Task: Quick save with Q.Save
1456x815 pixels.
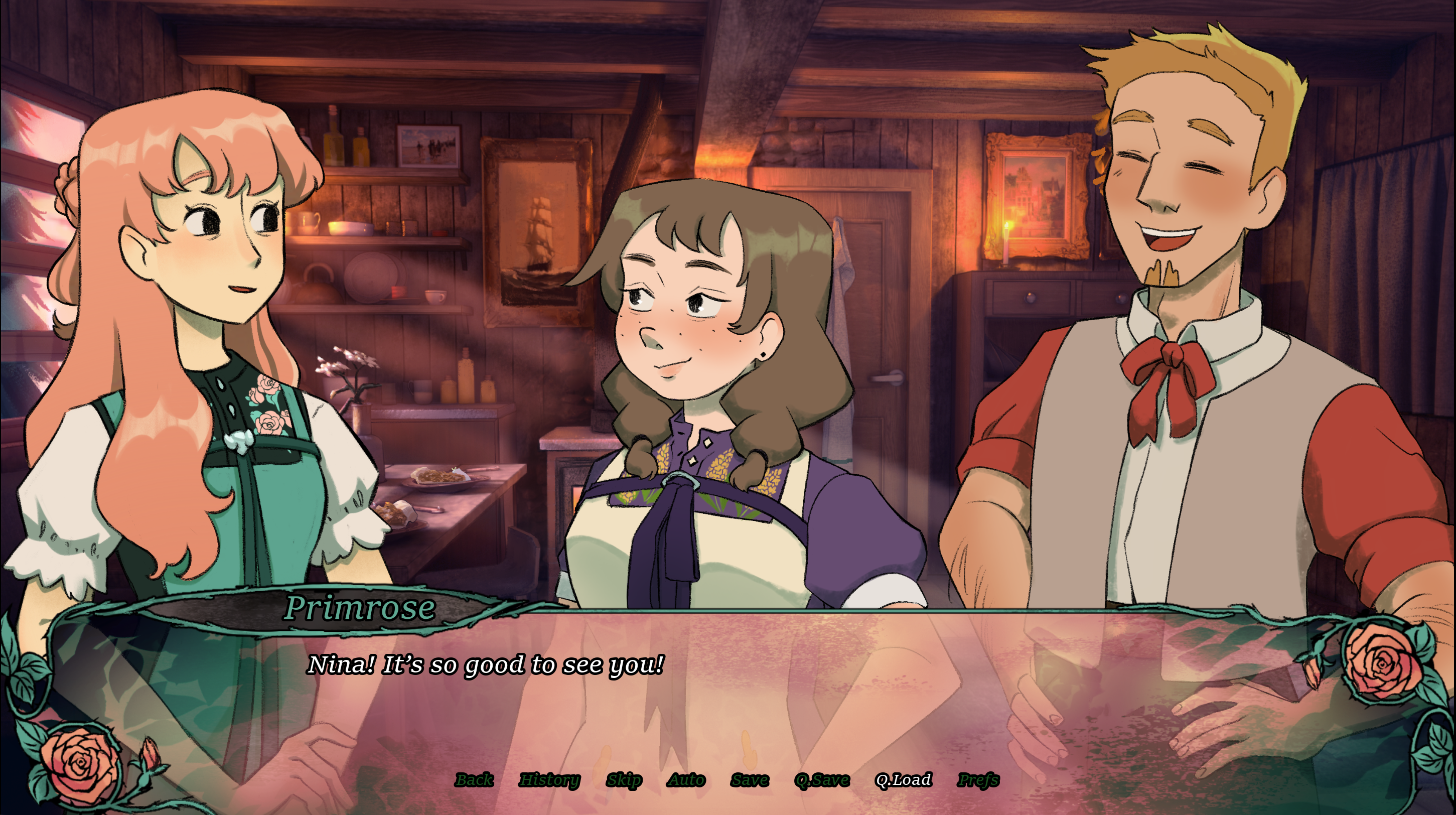Action: pyautogui.click(x=822, y=780)
